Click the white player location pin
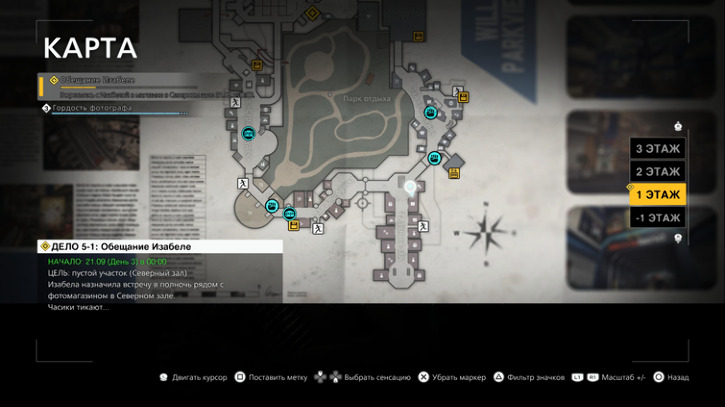The image size is (725, 407). (x=409, y=184)
